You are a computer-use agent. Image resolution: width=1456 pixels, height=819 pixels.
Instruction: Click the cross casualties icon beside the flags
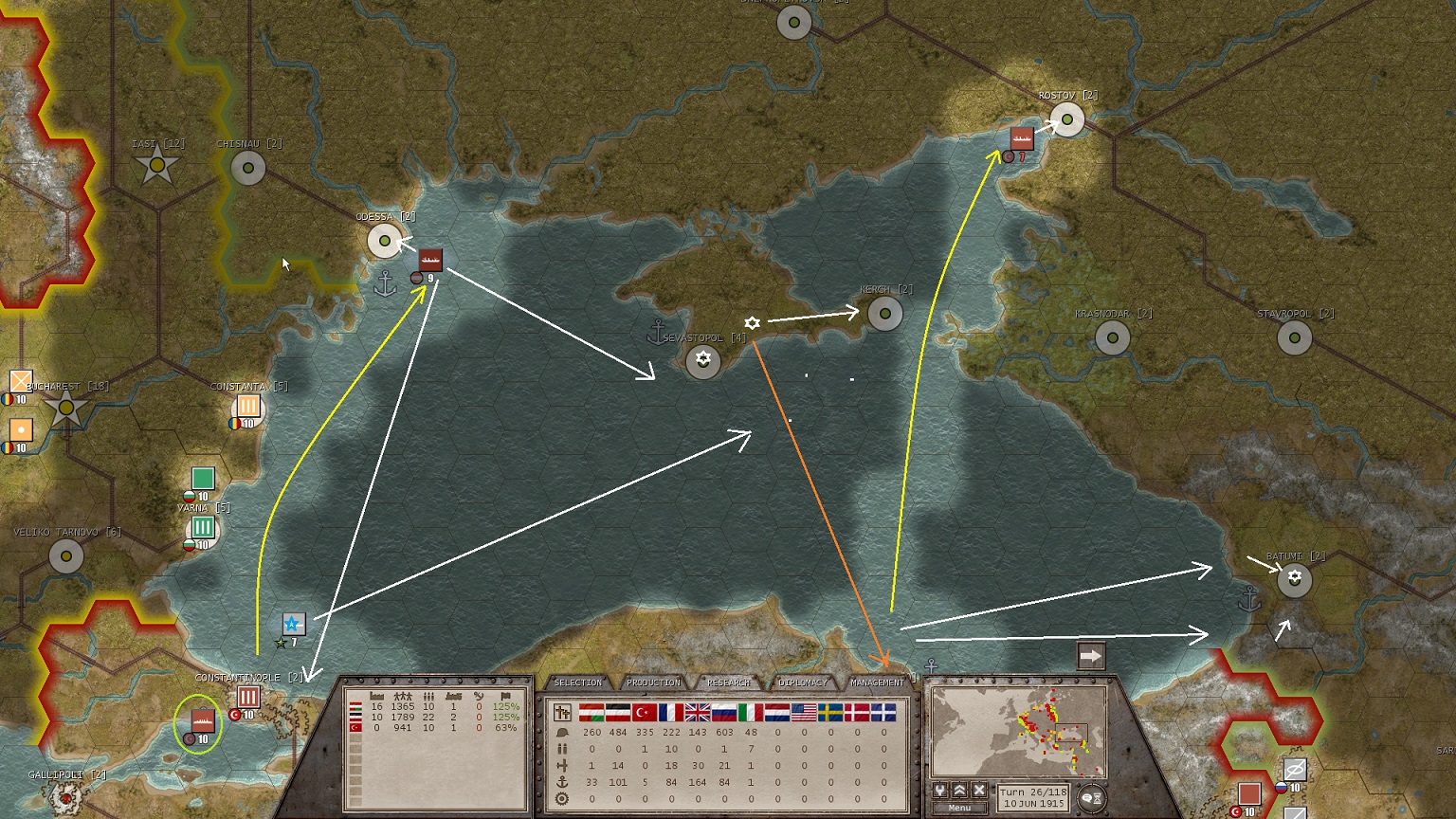560,712
